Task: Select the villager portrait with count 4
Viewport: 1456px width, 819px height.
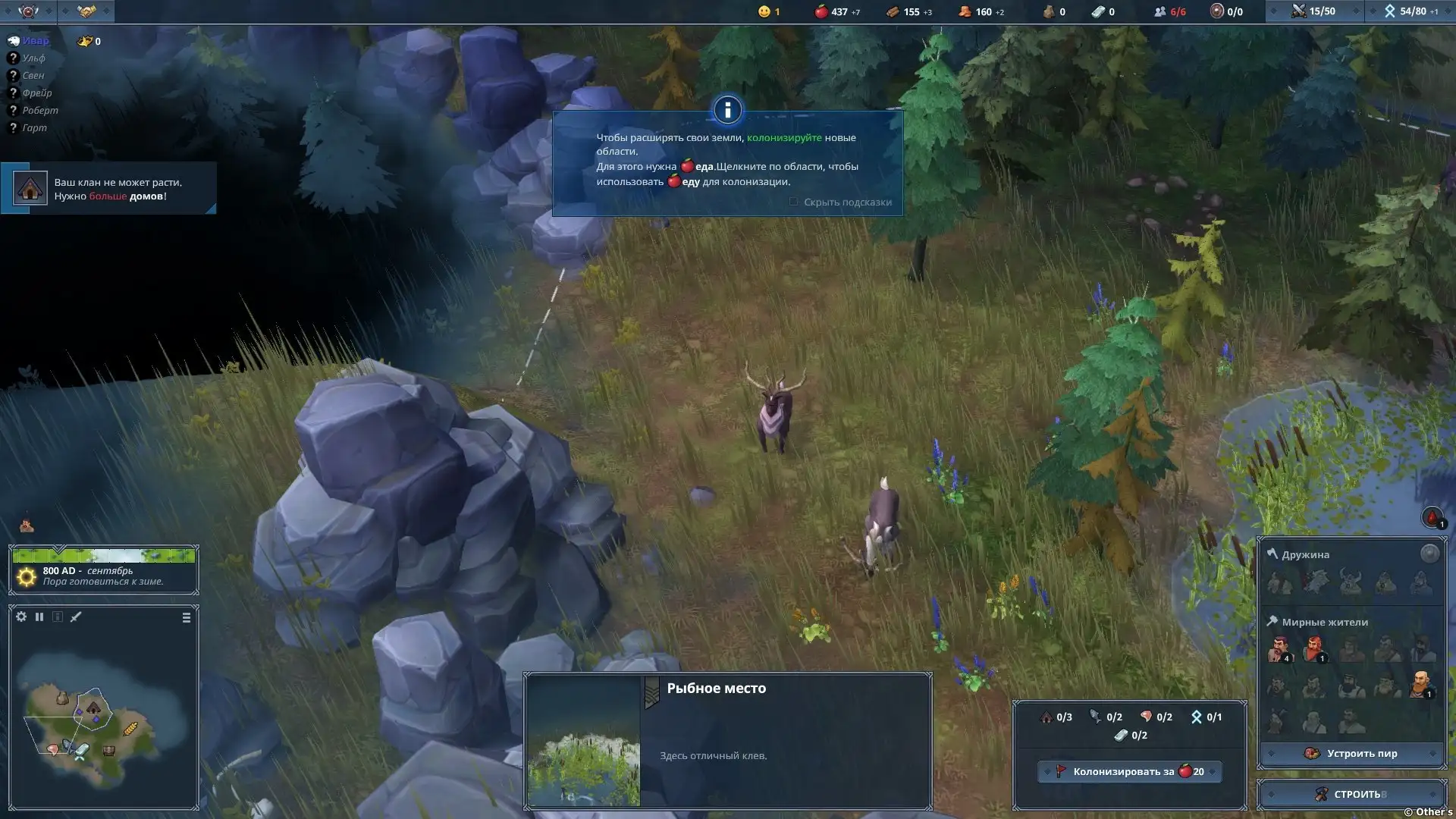Action: (1279, 649)
